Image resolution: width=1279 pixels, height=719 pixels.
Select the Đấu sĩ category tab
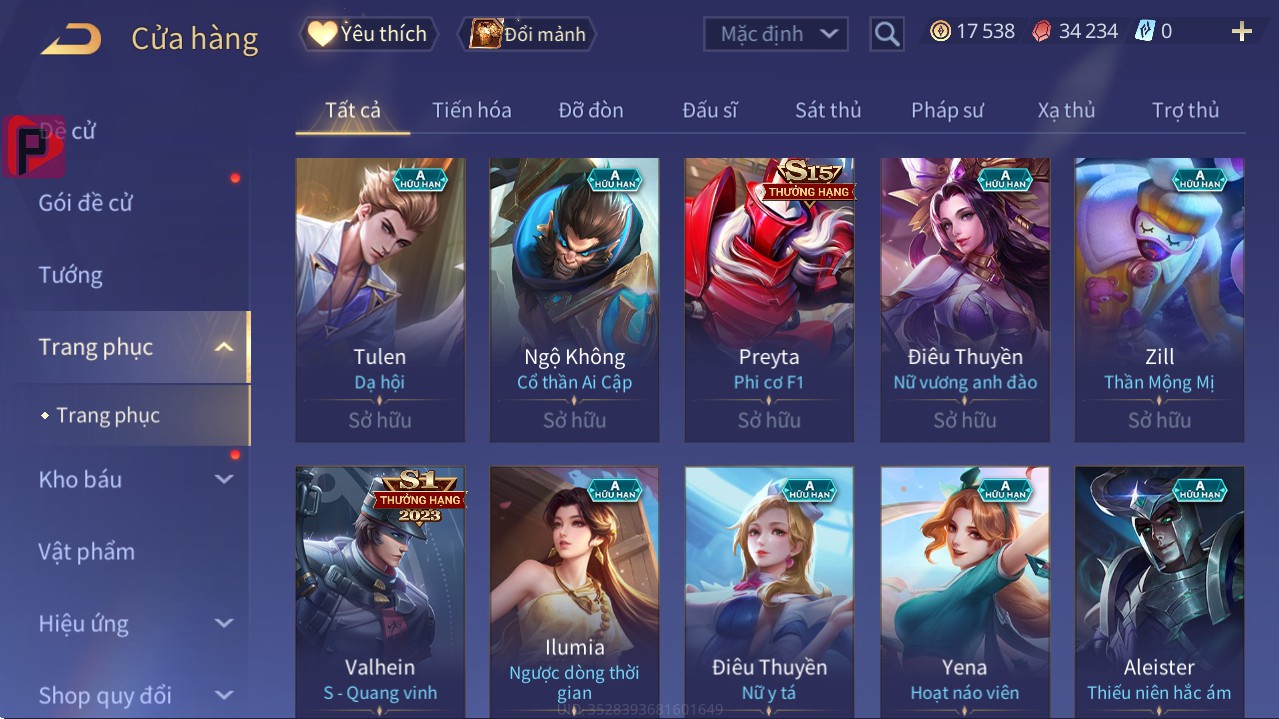coord(709,110)
